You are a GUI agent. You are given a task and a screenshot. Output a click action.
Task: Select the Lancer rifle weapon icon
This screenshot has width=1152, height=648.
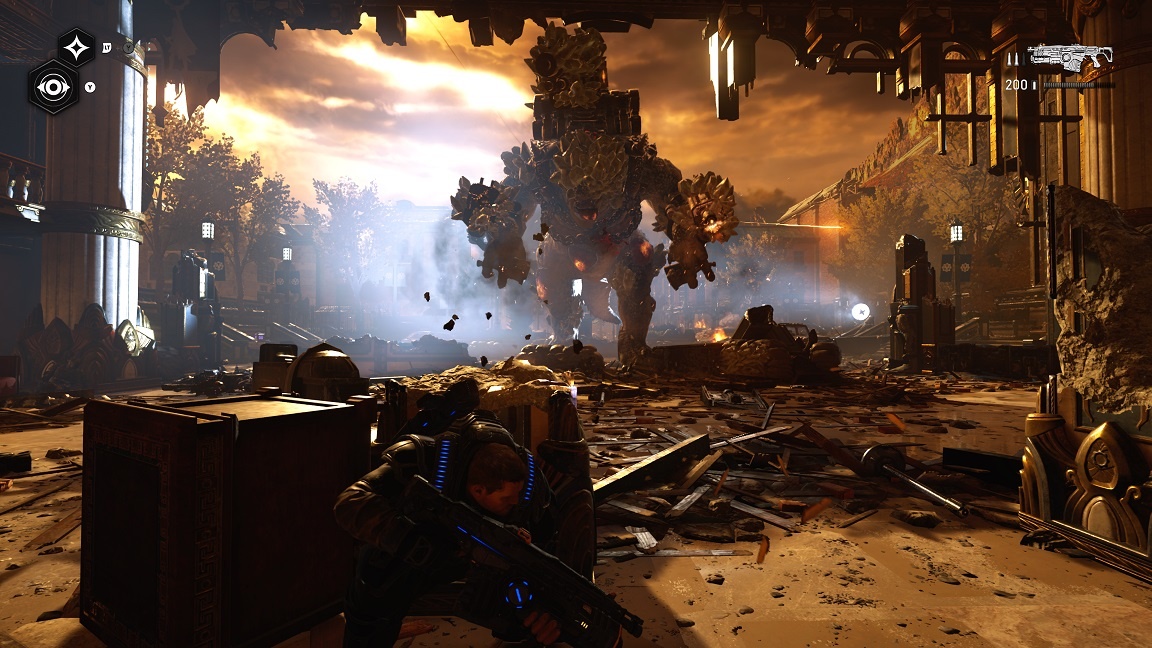1070,57
